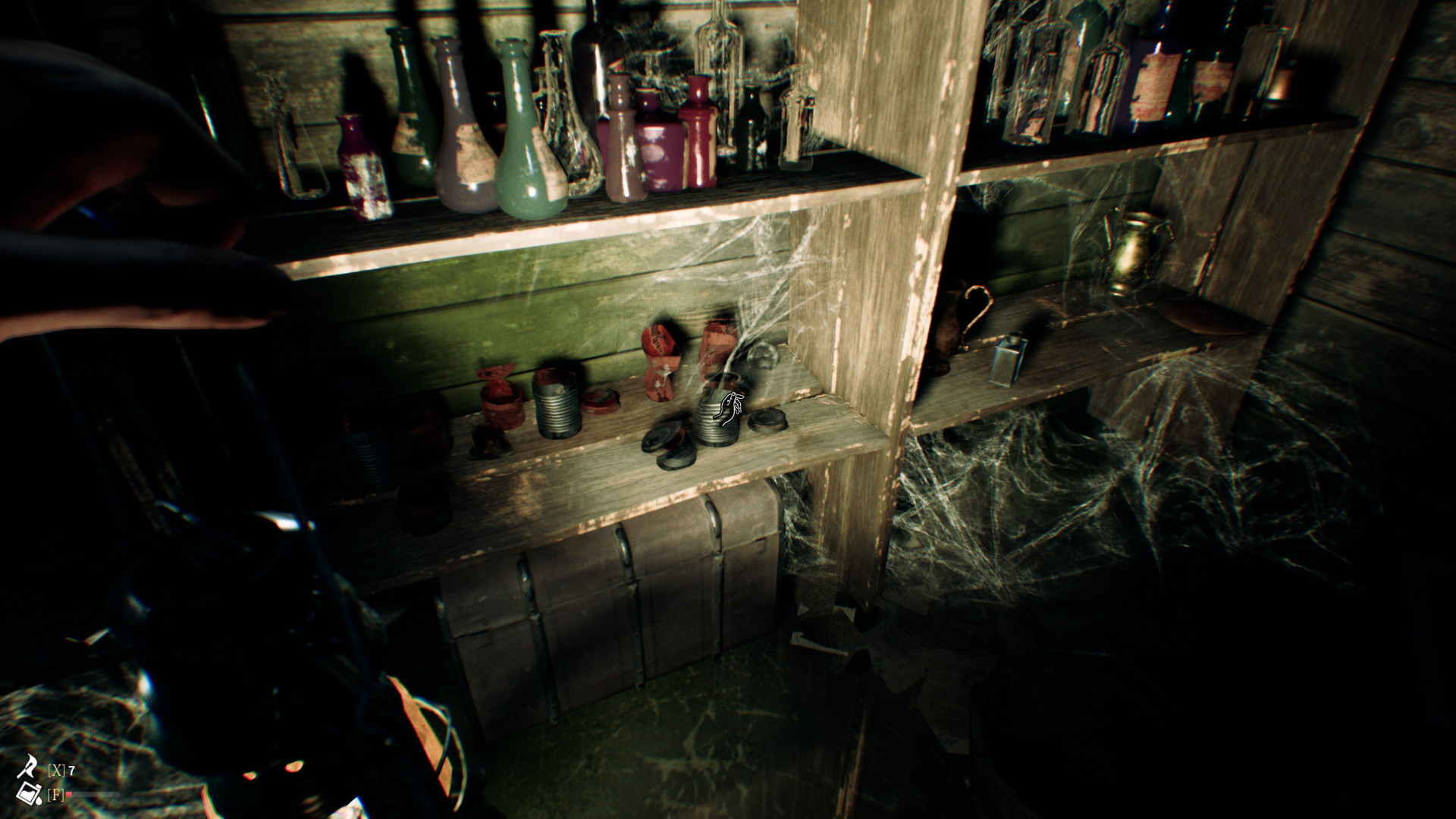
Task: Click the oil droplet on the canister icon
Action: coord(39,800)
